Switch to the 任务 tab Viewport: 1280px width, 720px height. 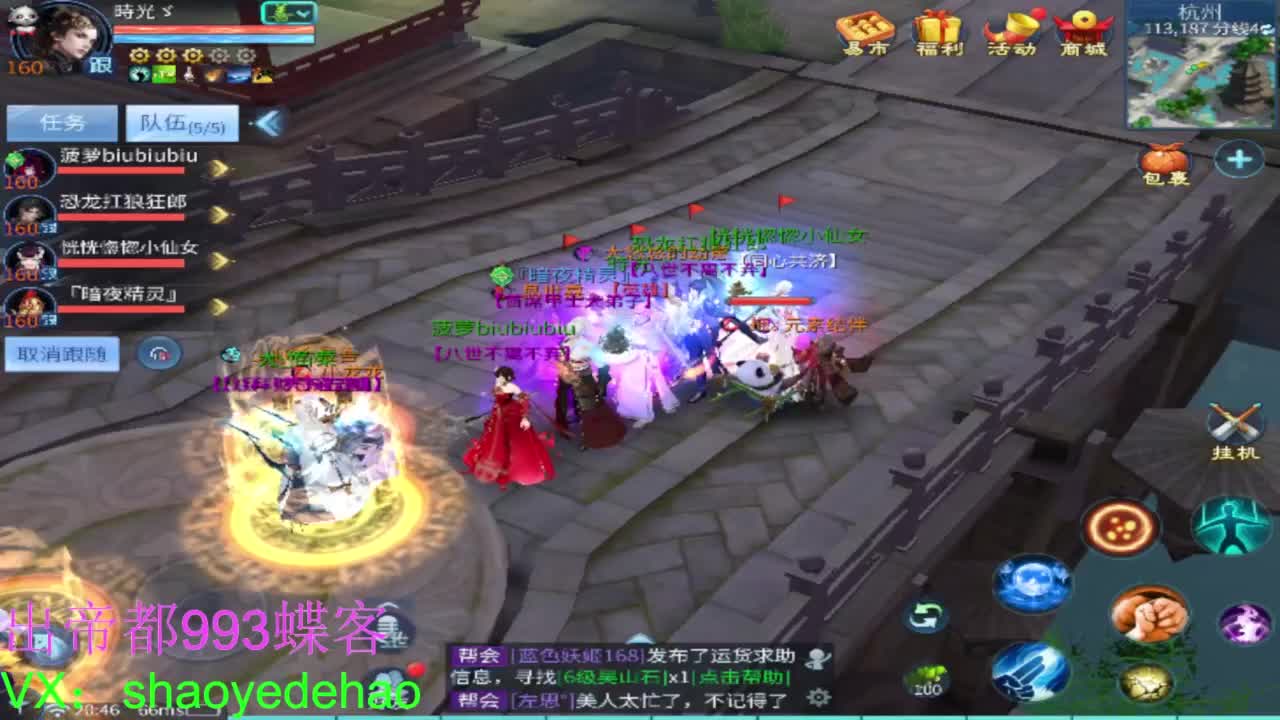click(x=62, y=120)
